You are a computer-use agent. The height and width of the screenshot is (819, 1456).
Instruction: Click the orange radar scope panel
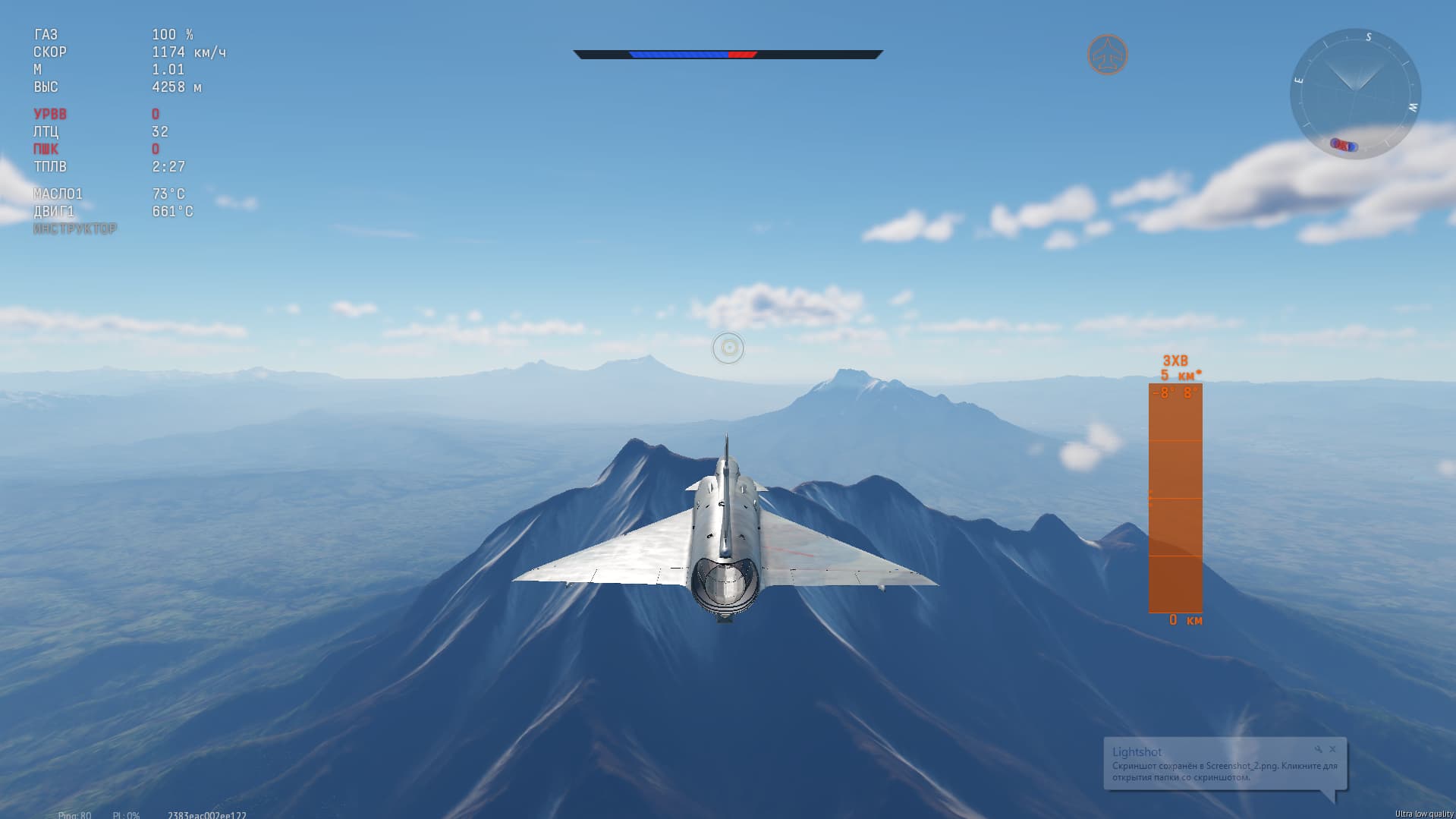(1175, 498)
